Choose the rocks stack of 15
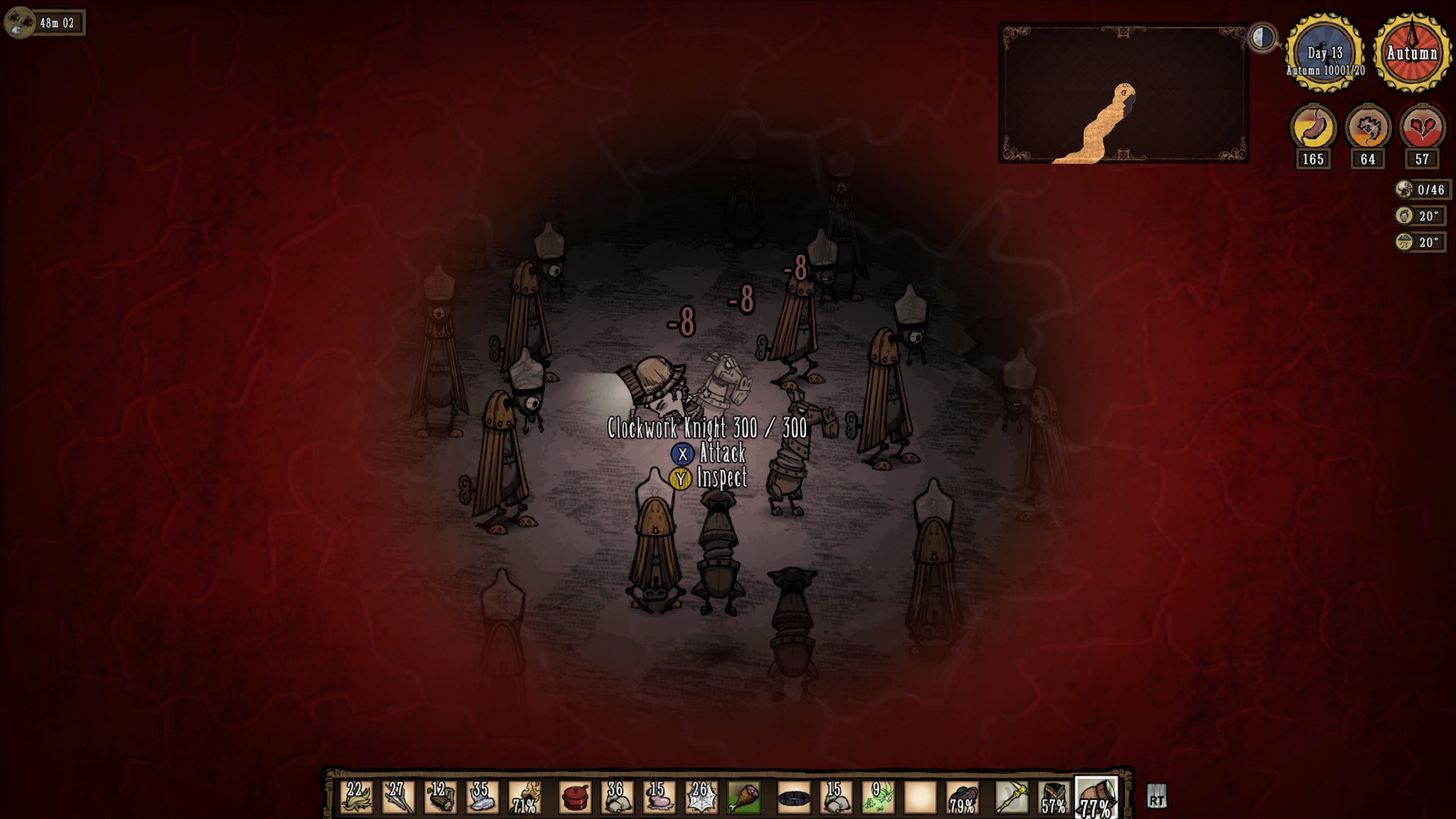The height and width of the screenshot is (819, 1456). click(x=836, y=798)
